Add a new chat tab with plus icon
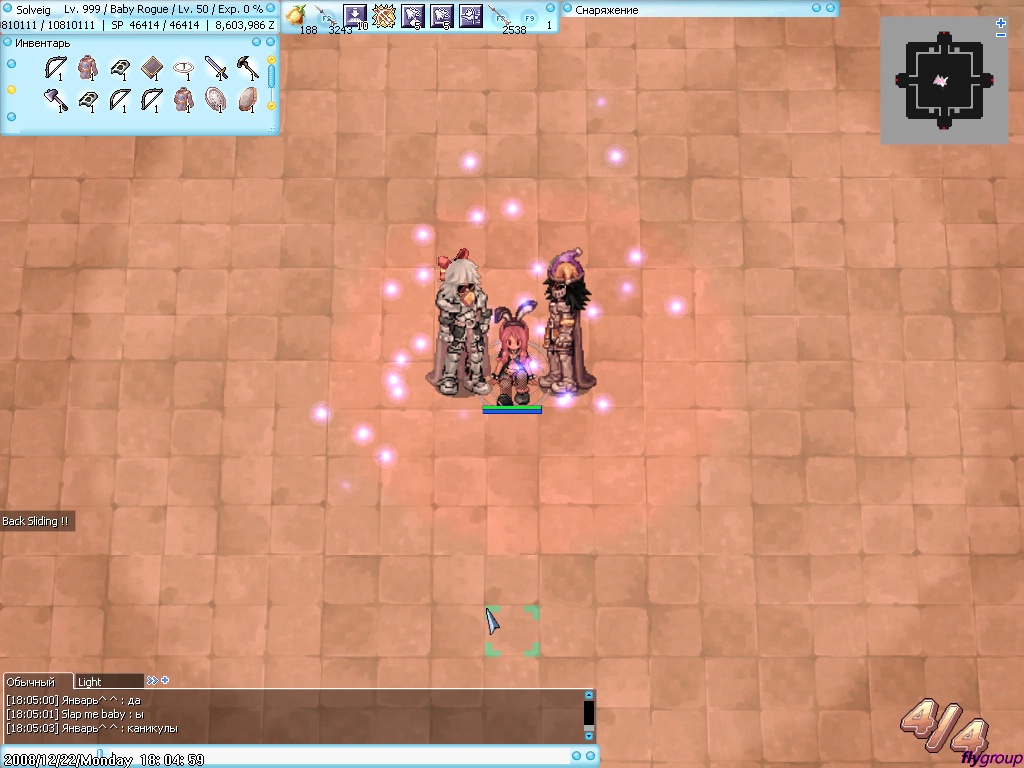This screenshot has height=768, width=1024. click(x=165, y=681)
